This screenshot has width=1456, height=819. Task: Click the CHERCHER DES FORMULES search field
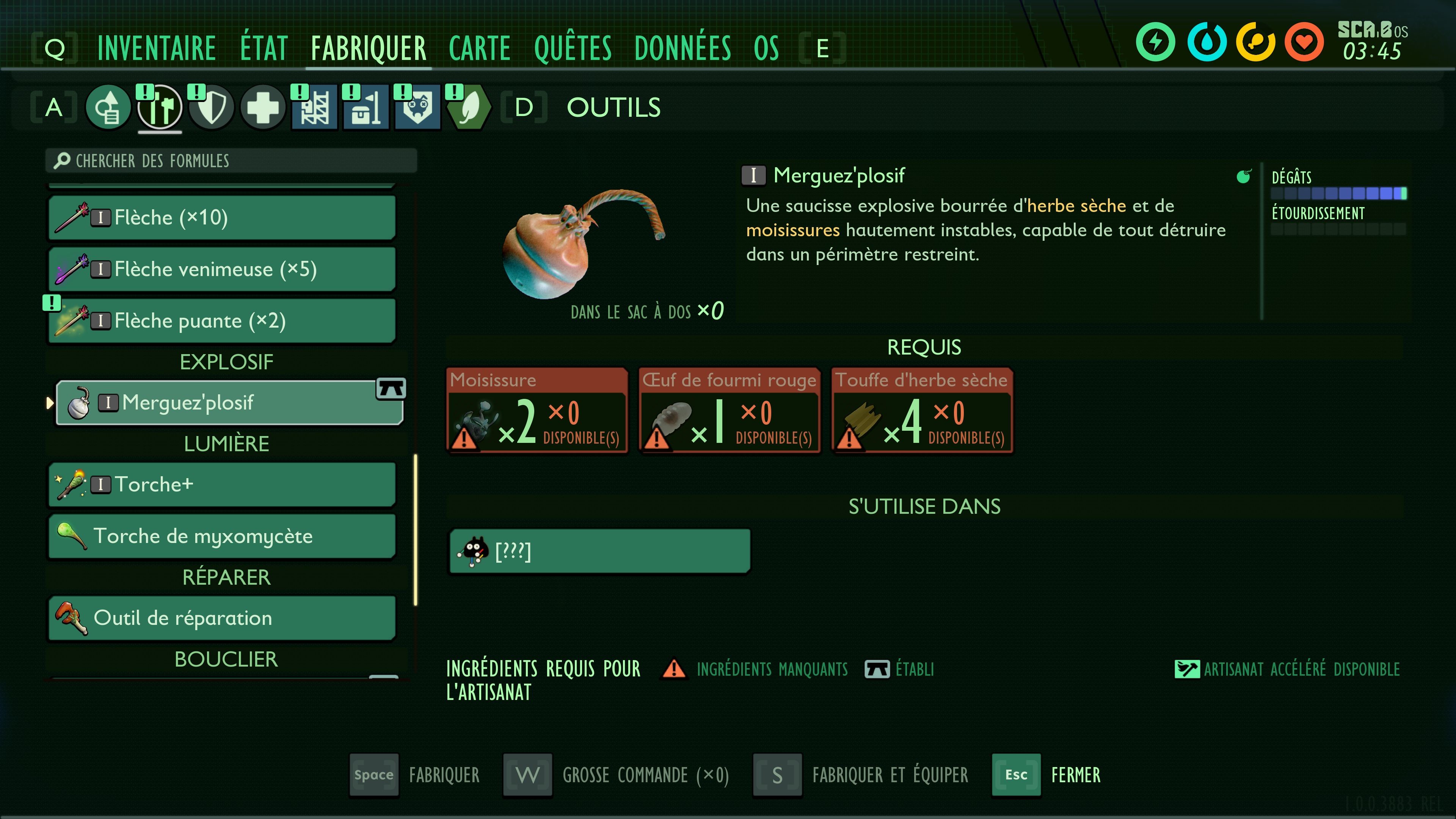[231, 160]
